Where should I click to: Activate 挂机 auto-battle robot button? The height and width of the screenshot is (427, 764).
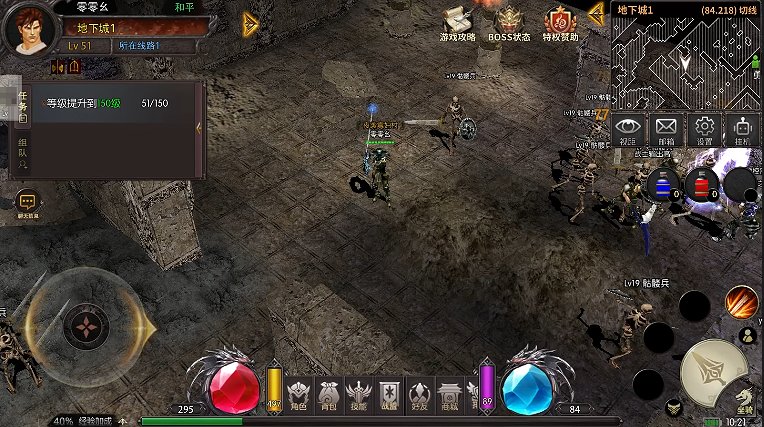742,130
